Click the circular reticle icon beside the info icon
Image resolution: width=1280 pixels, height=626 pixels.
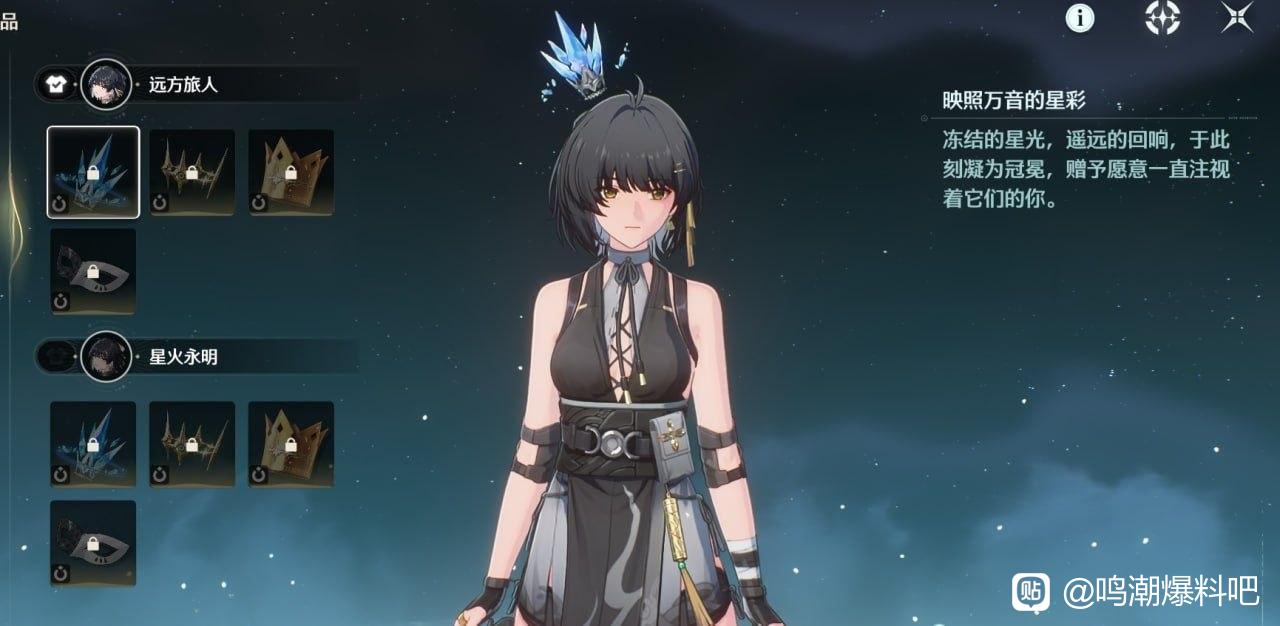point(1162,17)
